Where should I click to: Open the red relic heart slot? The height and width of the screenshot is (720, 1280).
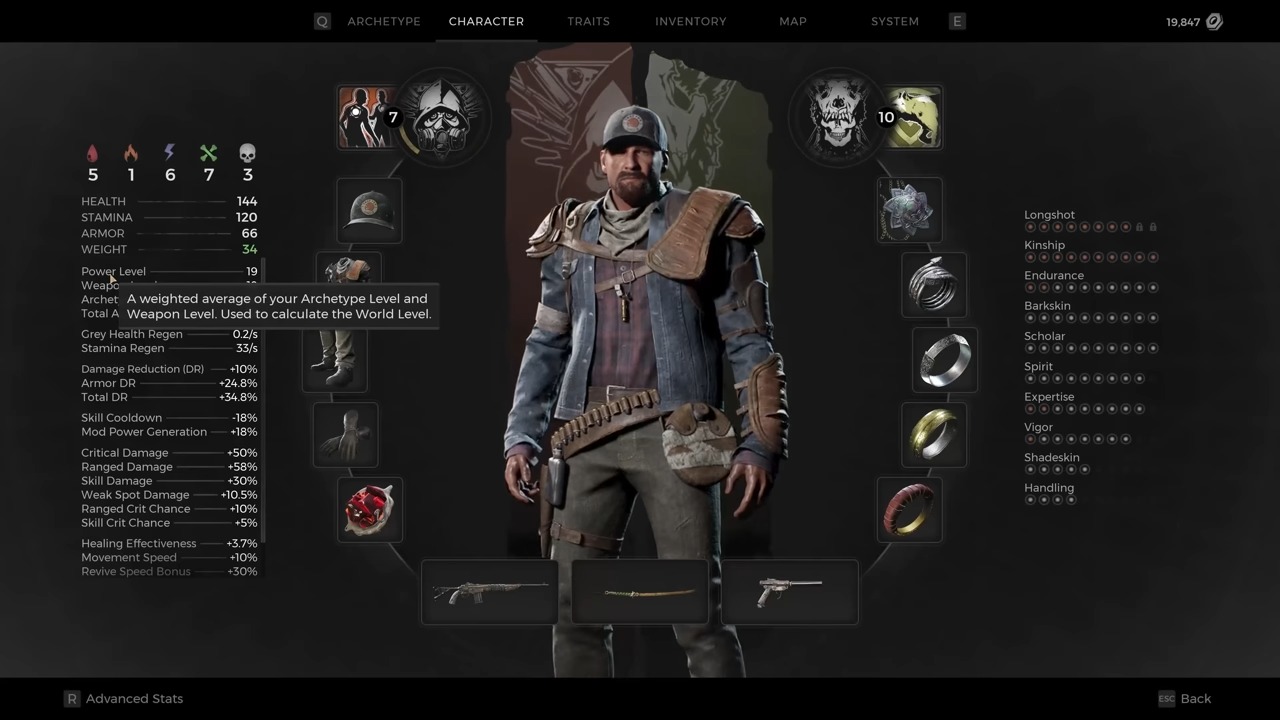(x=370, y=510)
